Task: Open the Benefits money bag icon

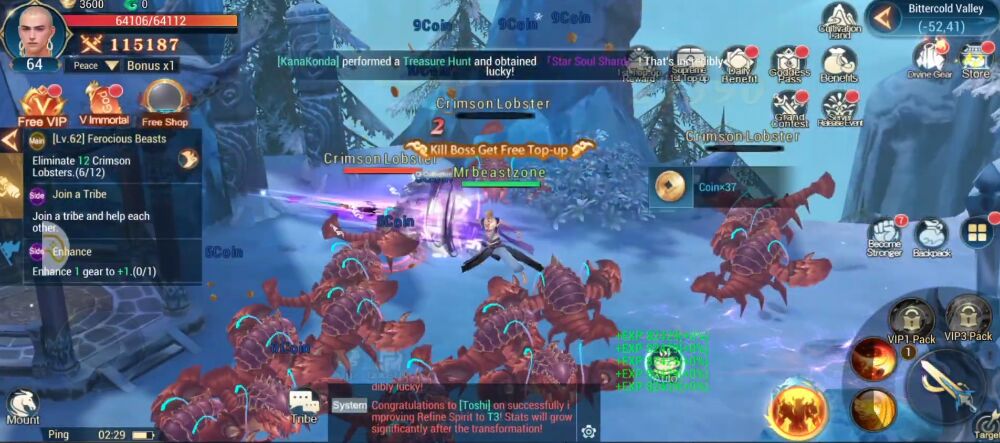Action: pos(840,64)
